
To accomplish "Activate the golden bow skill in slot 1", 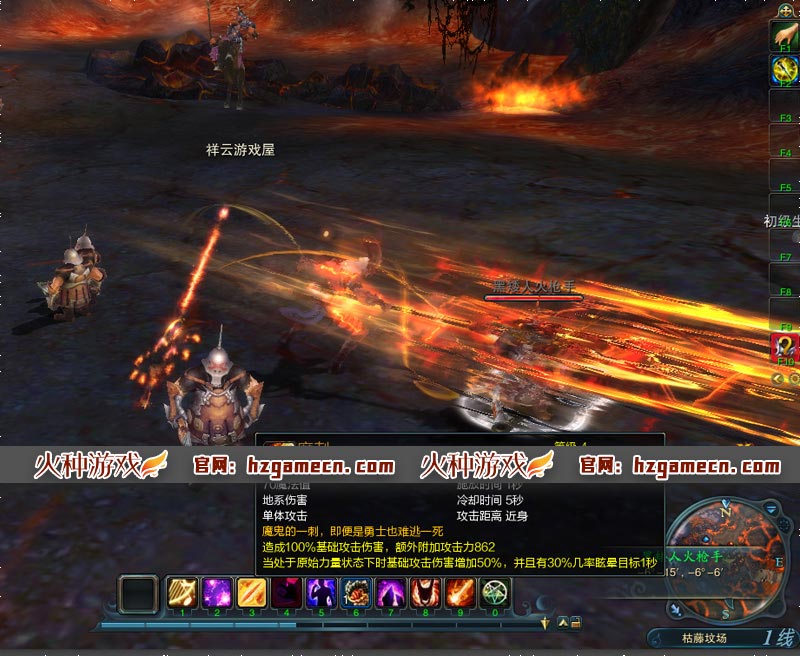I will [x=182, y=594].
